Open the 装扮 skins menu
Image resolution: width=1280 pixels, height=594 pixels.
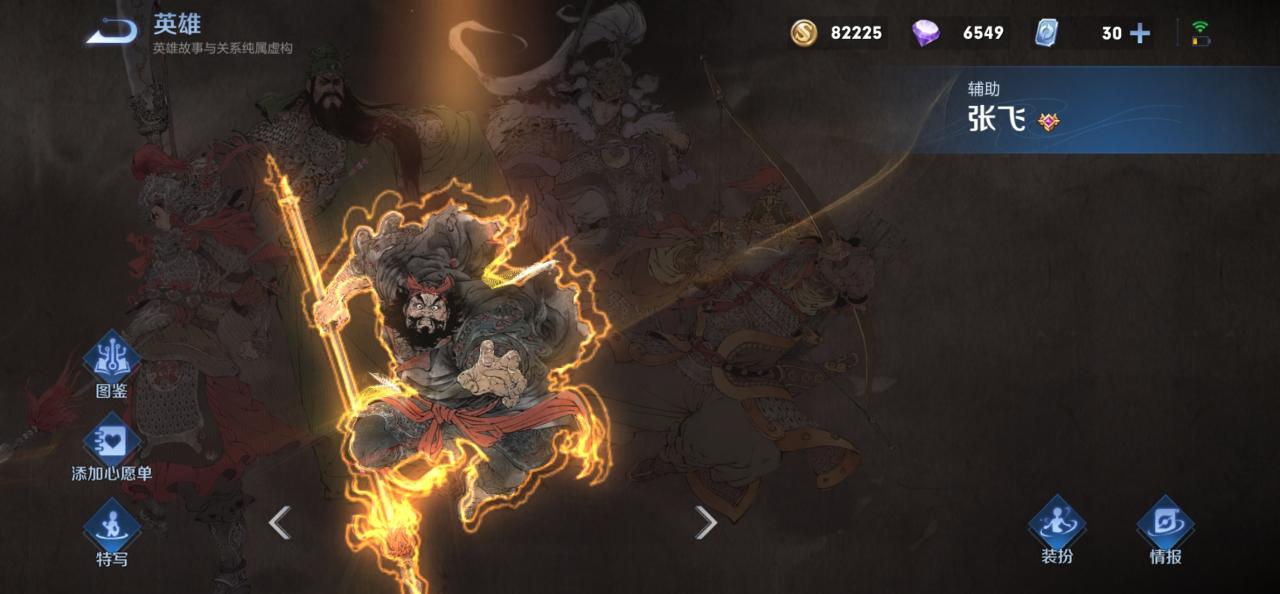click(1057, 527)
